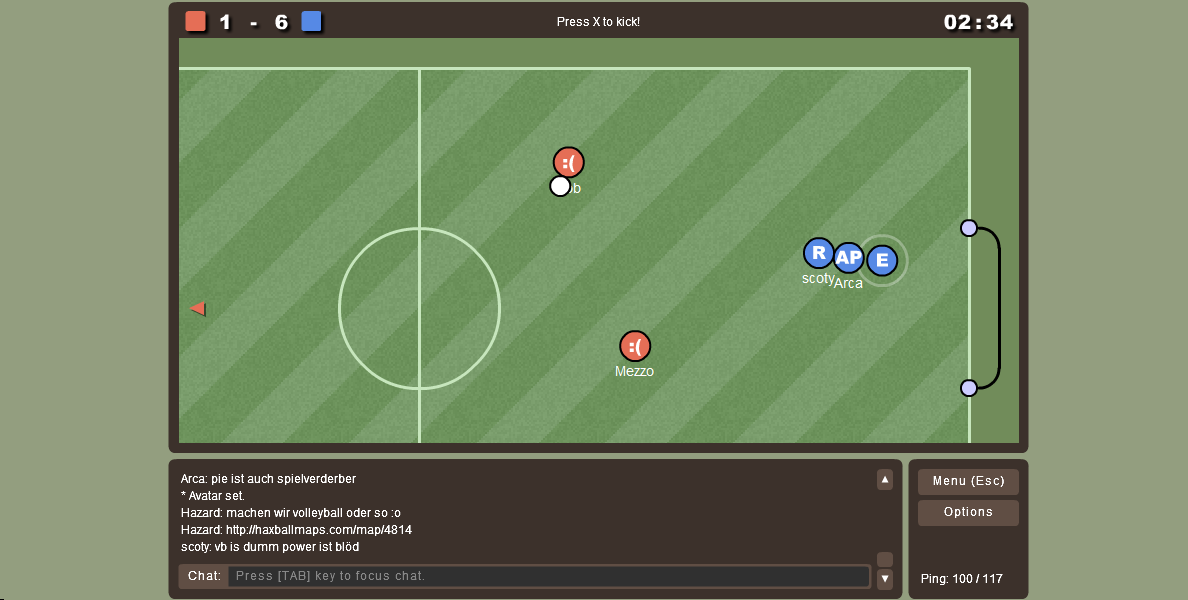Open the Options panel
The height and width of the screenshot is (600, 1188).
pyautogui.click(x=968, y=513)
